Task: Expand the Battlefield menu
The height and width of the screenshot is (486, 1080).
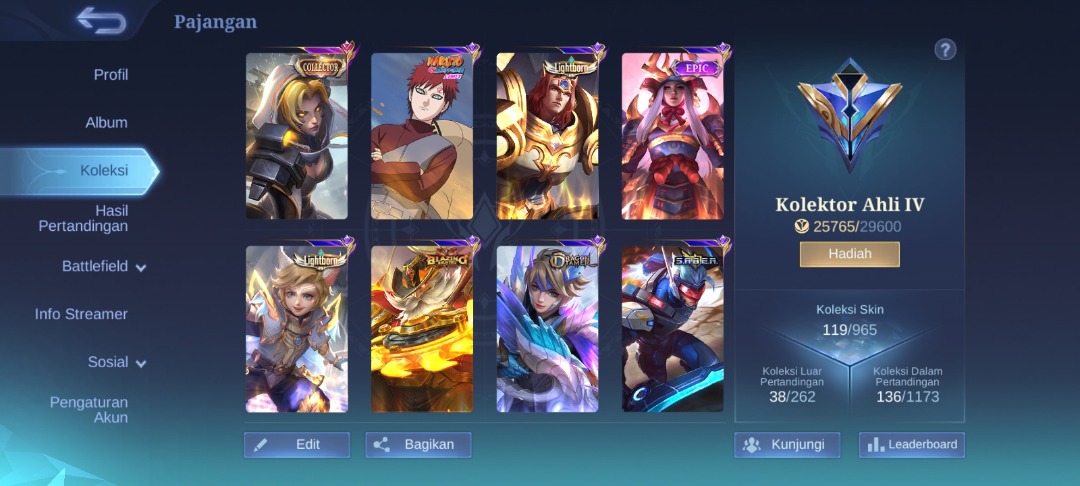Action: (x=104, y=267)
